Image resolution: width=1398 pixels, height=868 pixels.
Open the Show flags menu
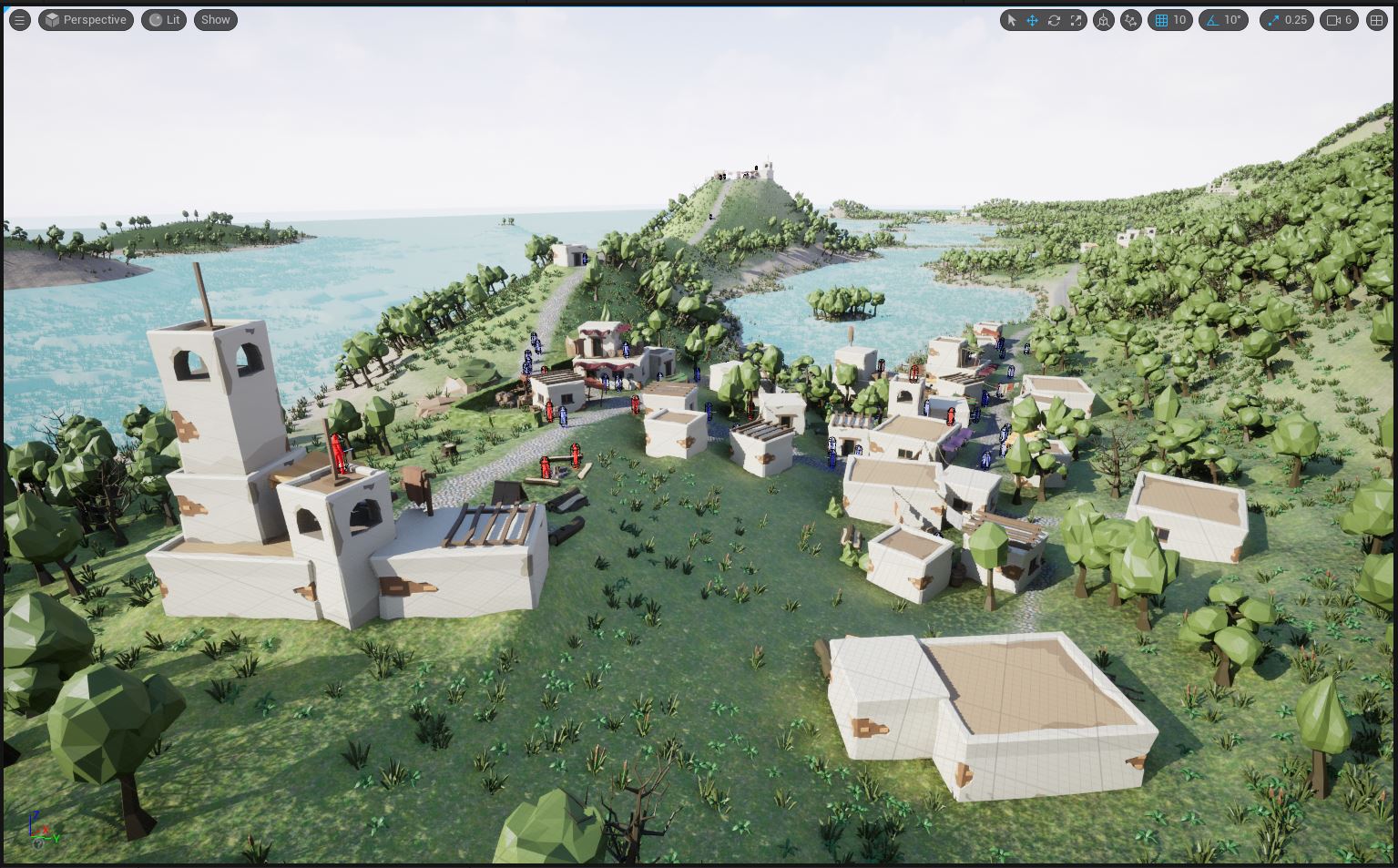coord(216,20)
